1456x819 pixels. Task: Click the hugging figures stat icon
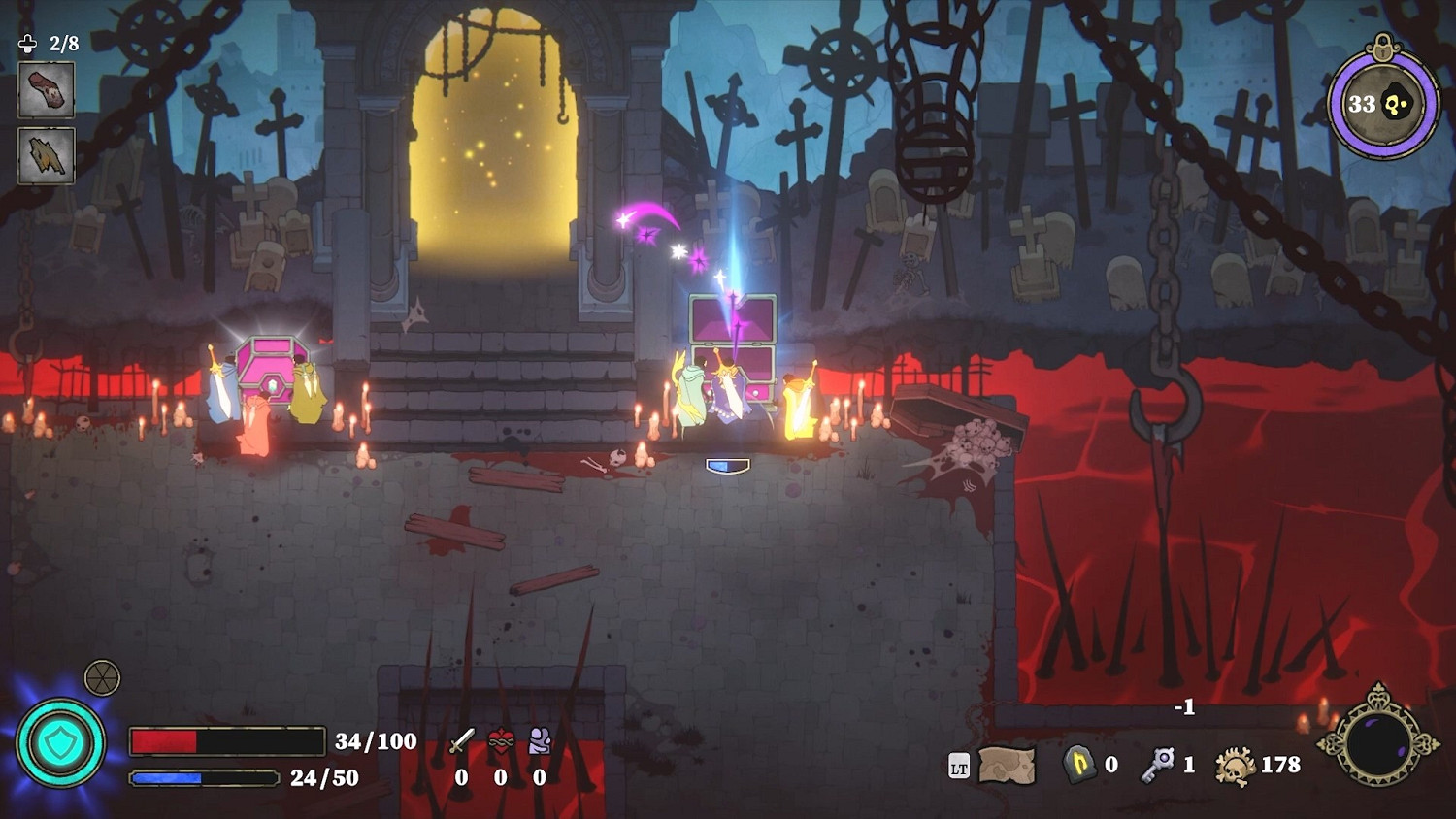click(x=540, y=742)
